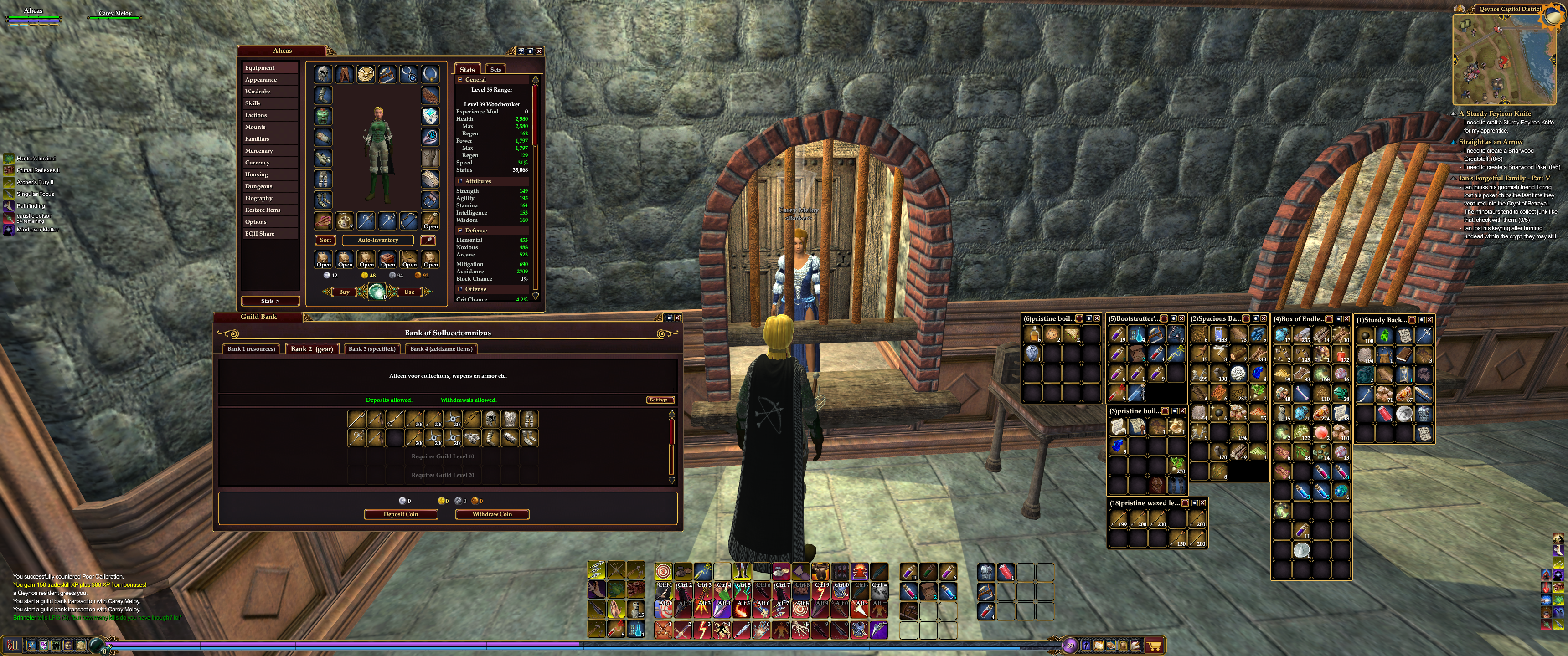Click the Buy button

[344, 292]
